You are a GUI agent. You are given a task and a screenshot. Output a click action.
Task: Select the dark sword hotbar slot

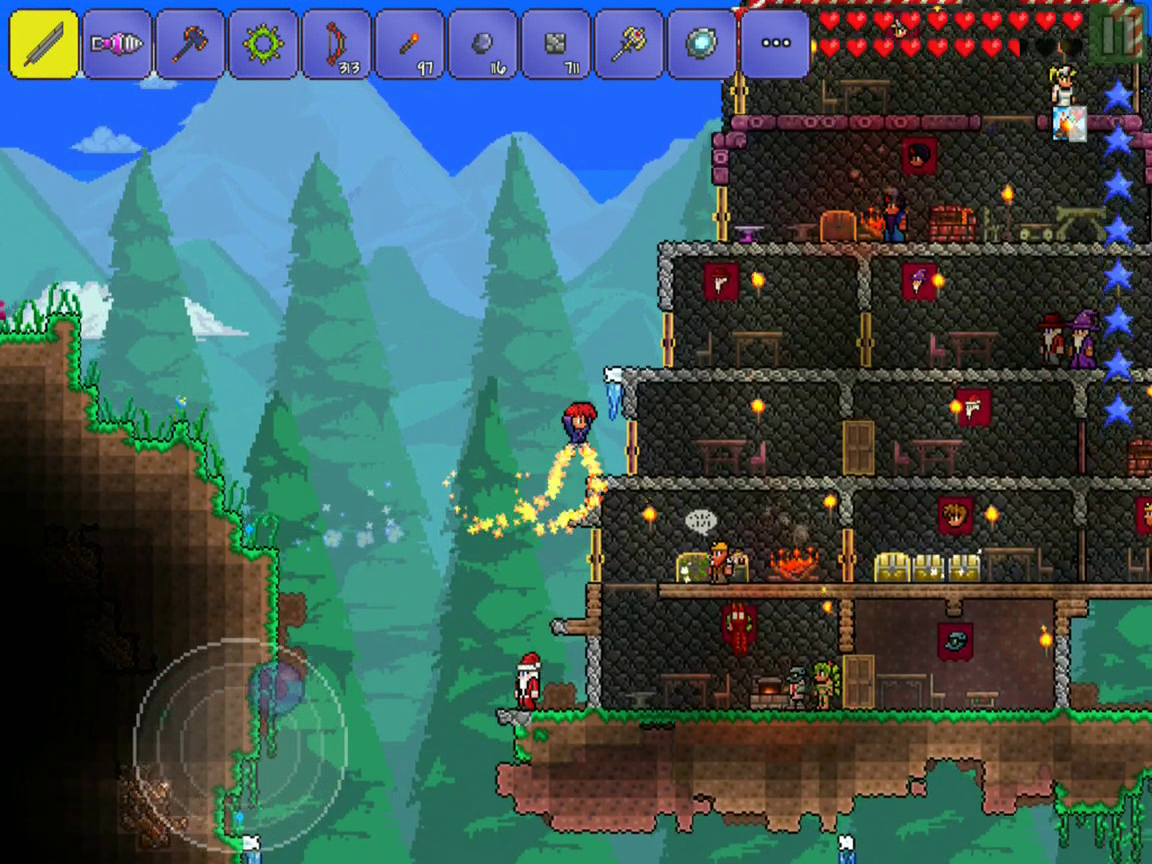(44, 44)
